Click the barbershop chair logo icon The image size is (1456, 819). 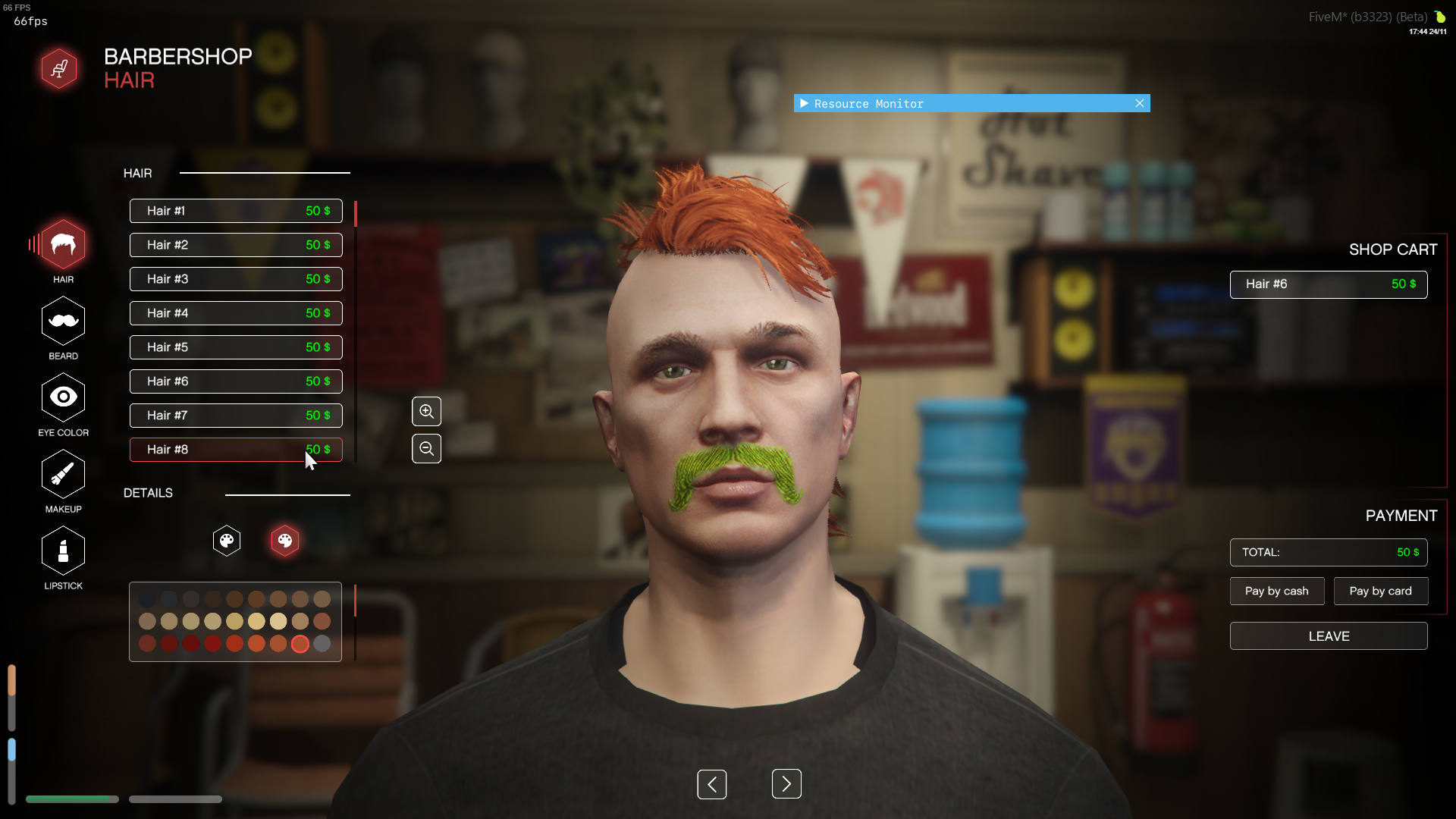[x=59, y=68]
